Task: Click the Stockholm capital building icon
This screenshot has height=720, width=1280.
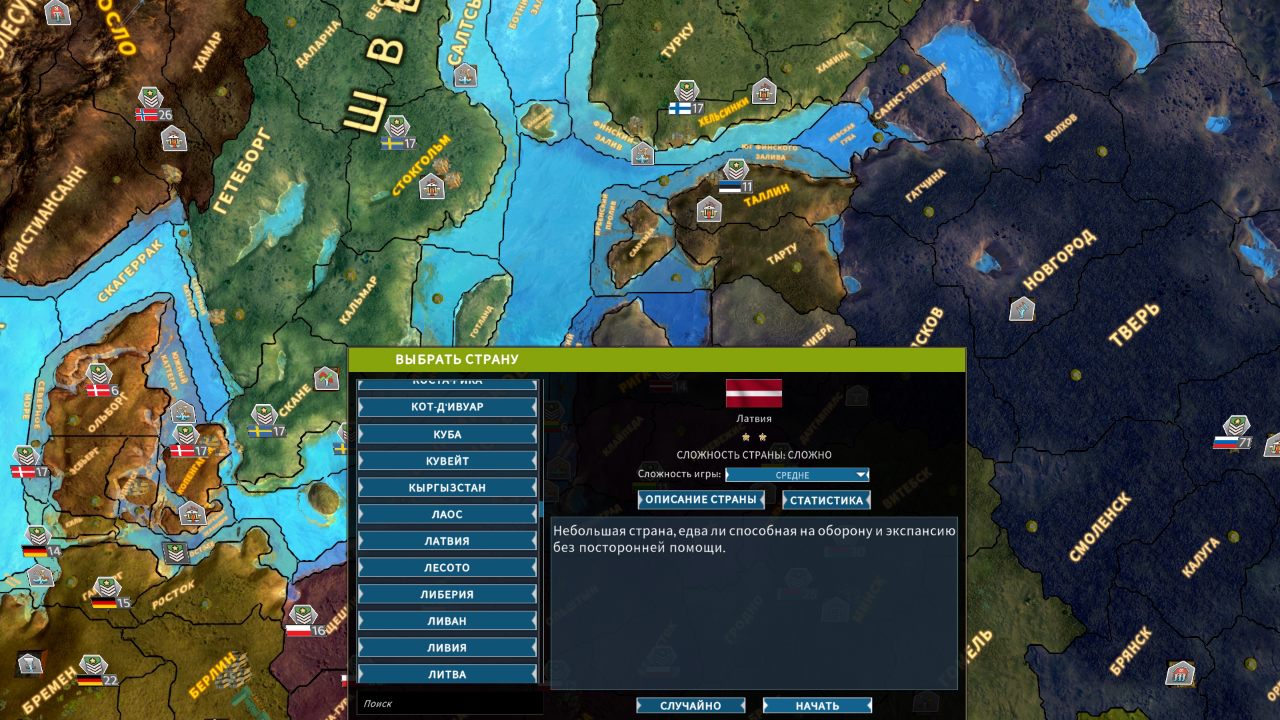Action: point(434,186)
